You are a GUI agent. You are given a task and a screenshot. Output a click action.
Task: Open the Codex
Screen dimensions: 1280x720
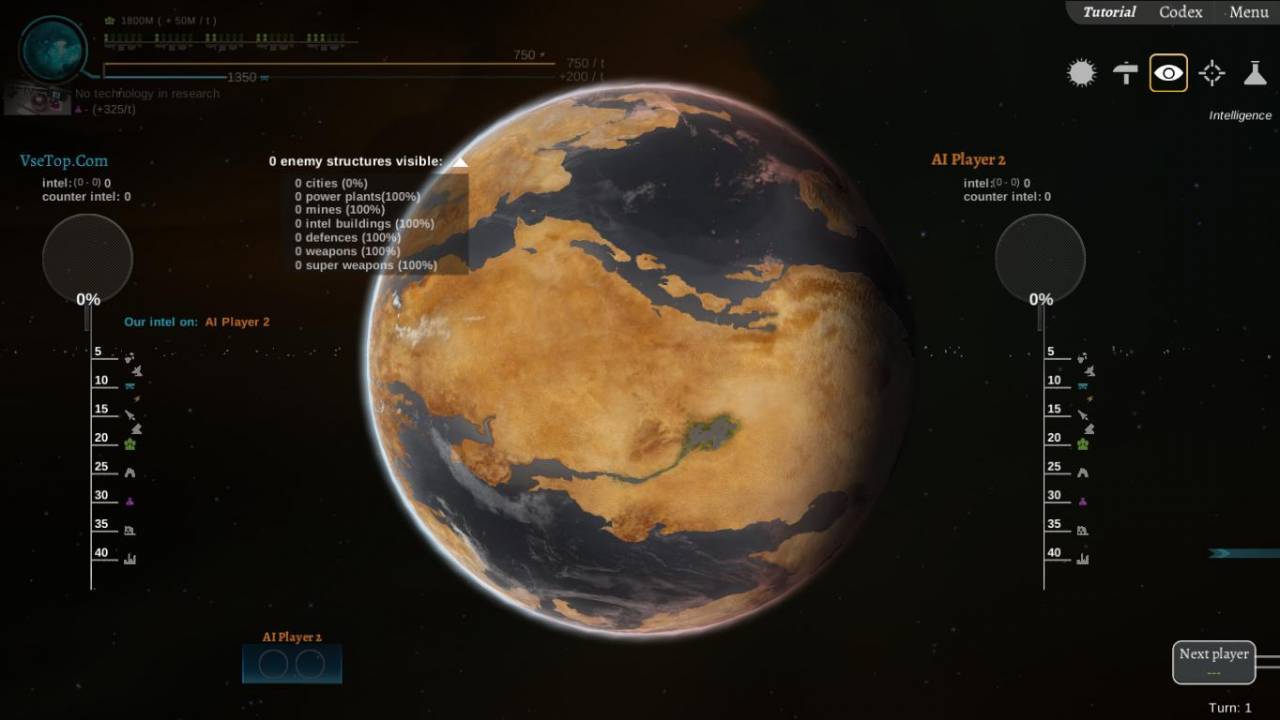[1180, 12]
